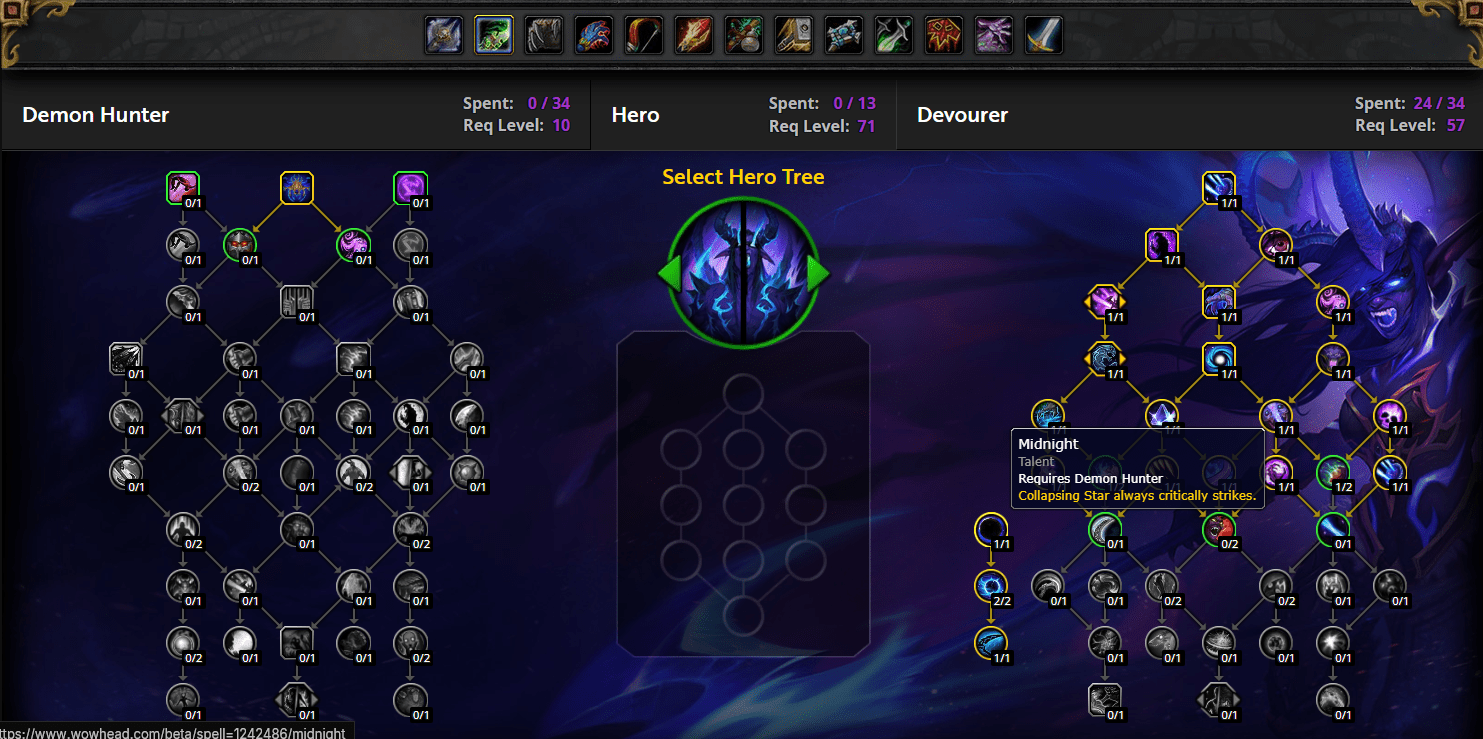Screen dimensions: 1483x739
Task: Select the Mage class icon
Action: tap(693, 34)
